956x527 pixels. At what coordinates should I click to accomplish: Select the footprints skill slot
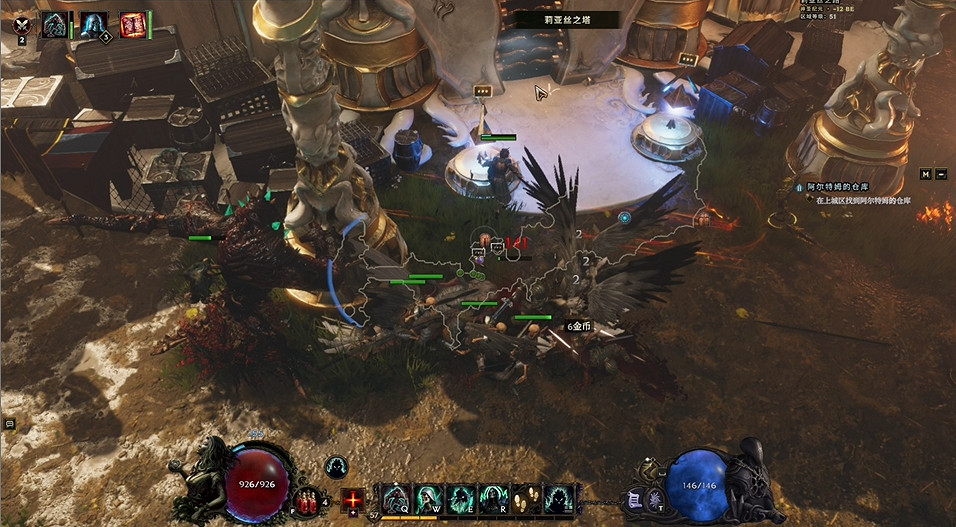pyautogui.click(x=525, y=498)
